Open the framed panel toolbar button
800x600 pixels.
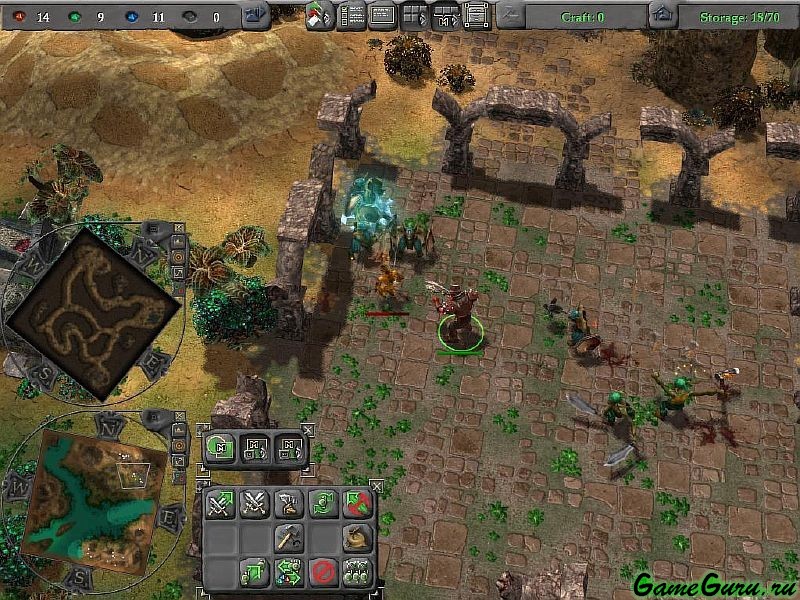(477, 15)
